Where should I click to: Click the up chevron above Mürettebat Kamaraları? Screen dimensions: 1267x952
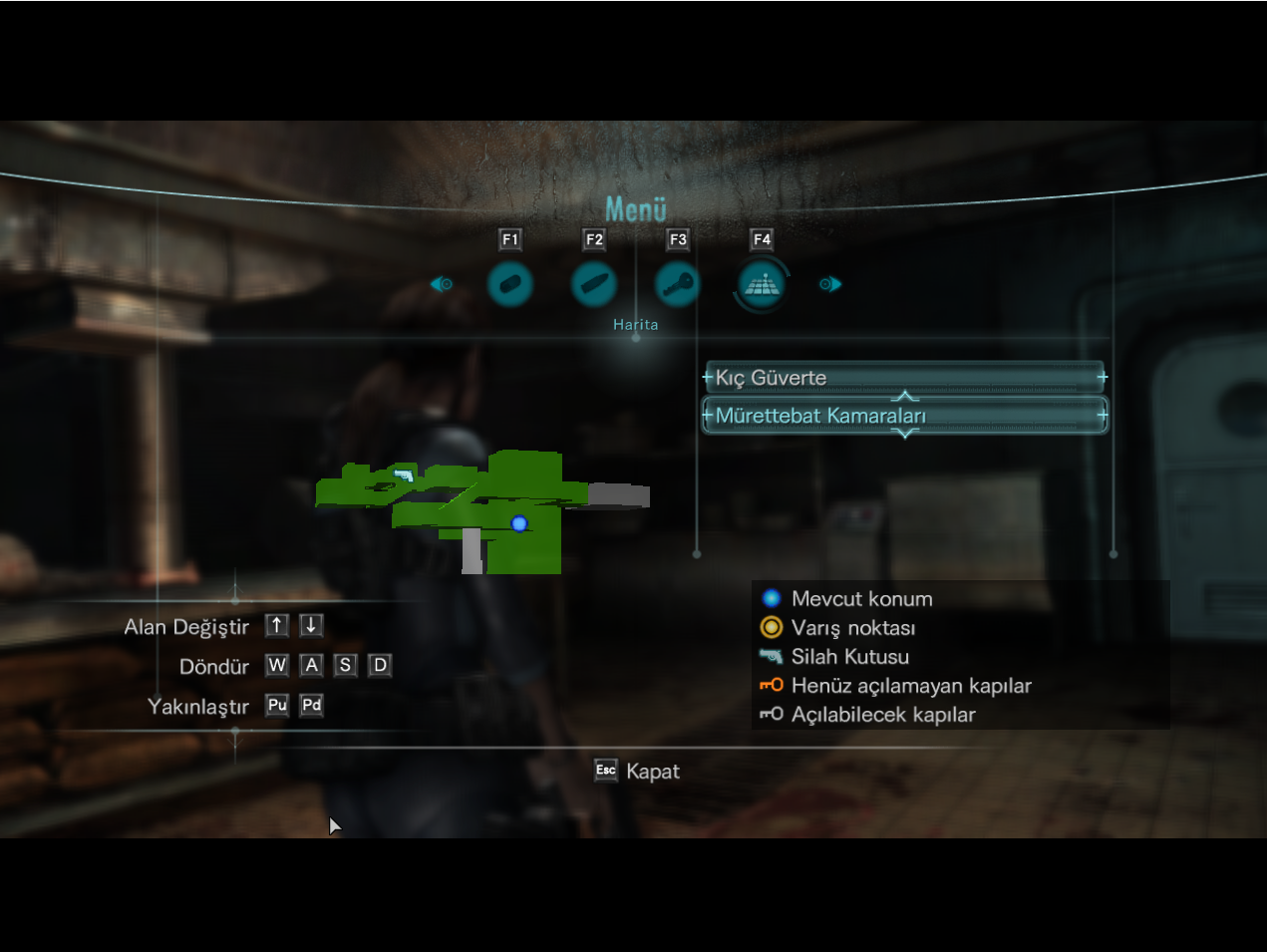[905, 397]
